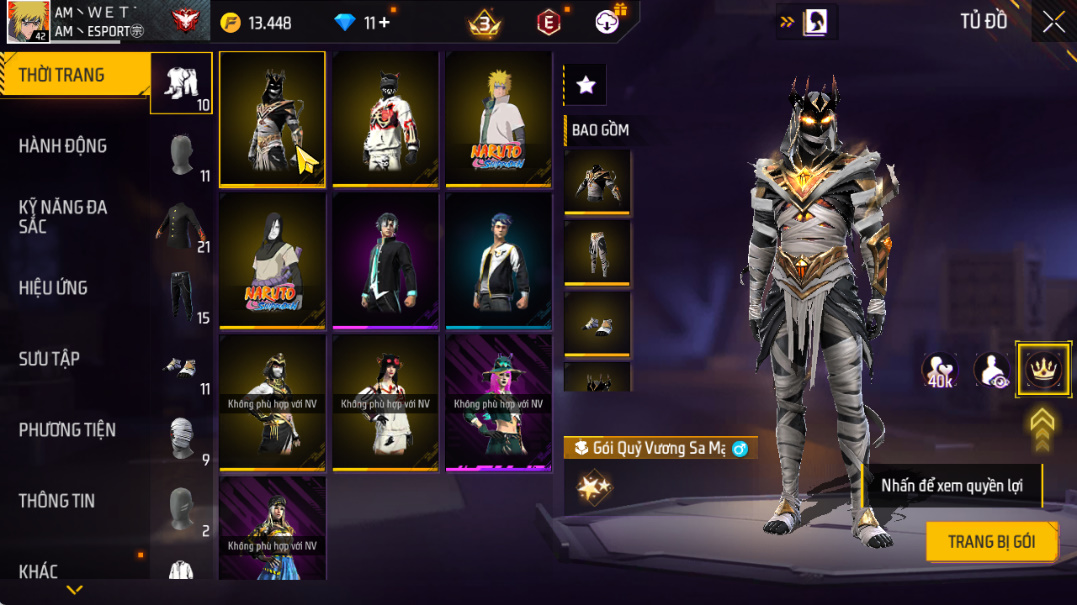This screenshot has width=1077, height=605.
Task: Open the Hành Động category
Action: click(x=63, y=146)
